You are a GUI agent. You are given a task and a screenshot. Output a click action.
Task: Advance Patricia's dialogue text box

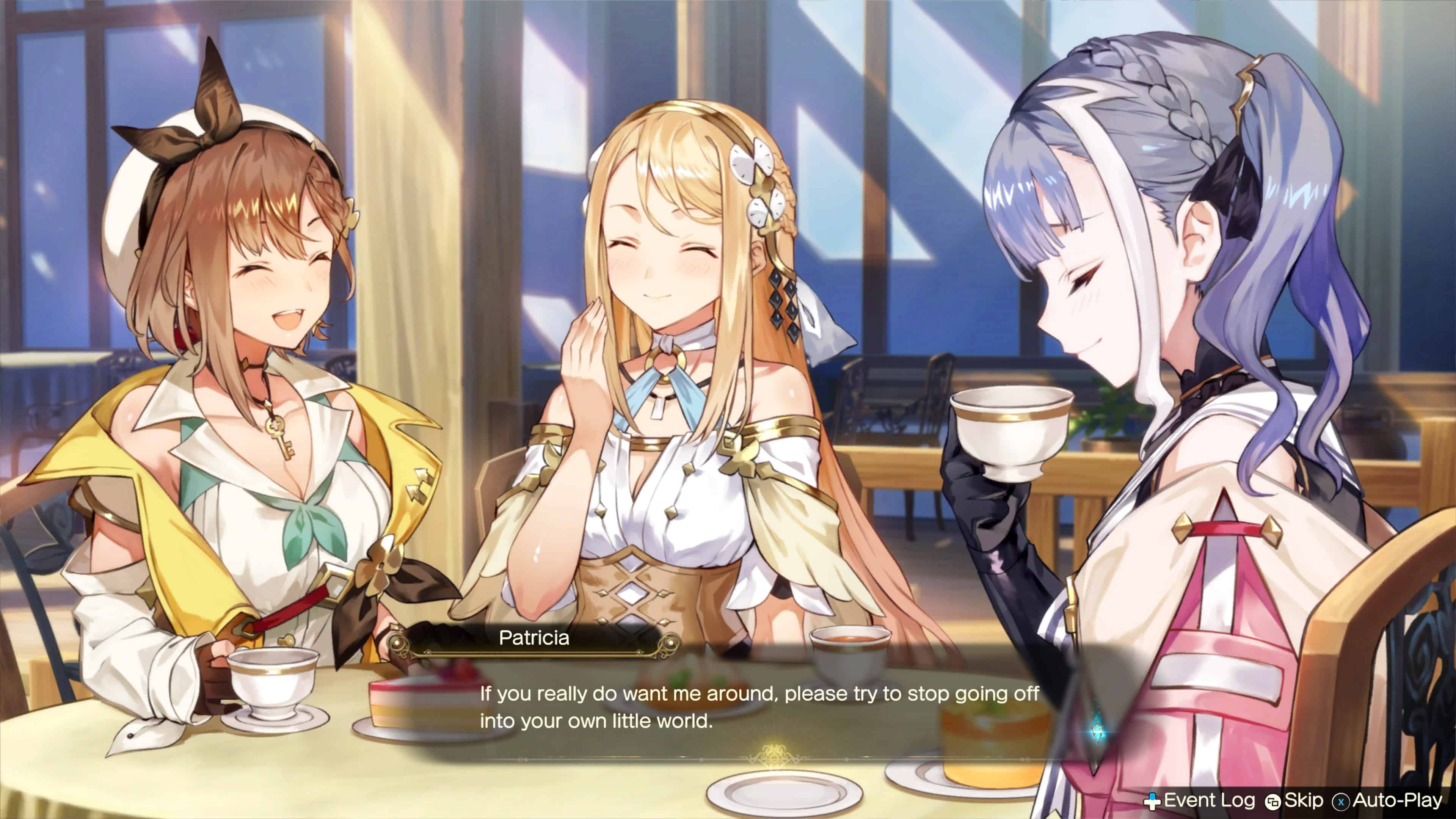pos(758,707)
